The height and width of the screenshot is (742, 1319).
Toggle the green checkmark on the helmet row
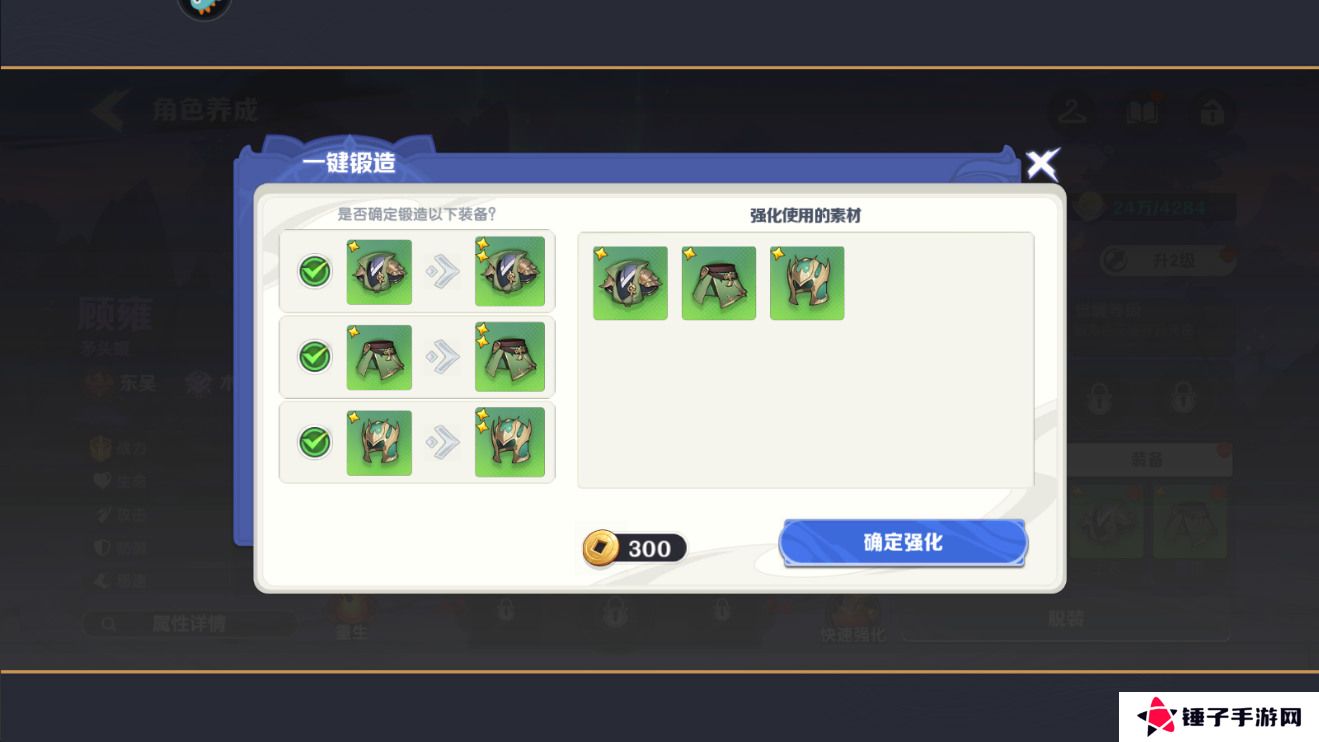pos(313,442)
